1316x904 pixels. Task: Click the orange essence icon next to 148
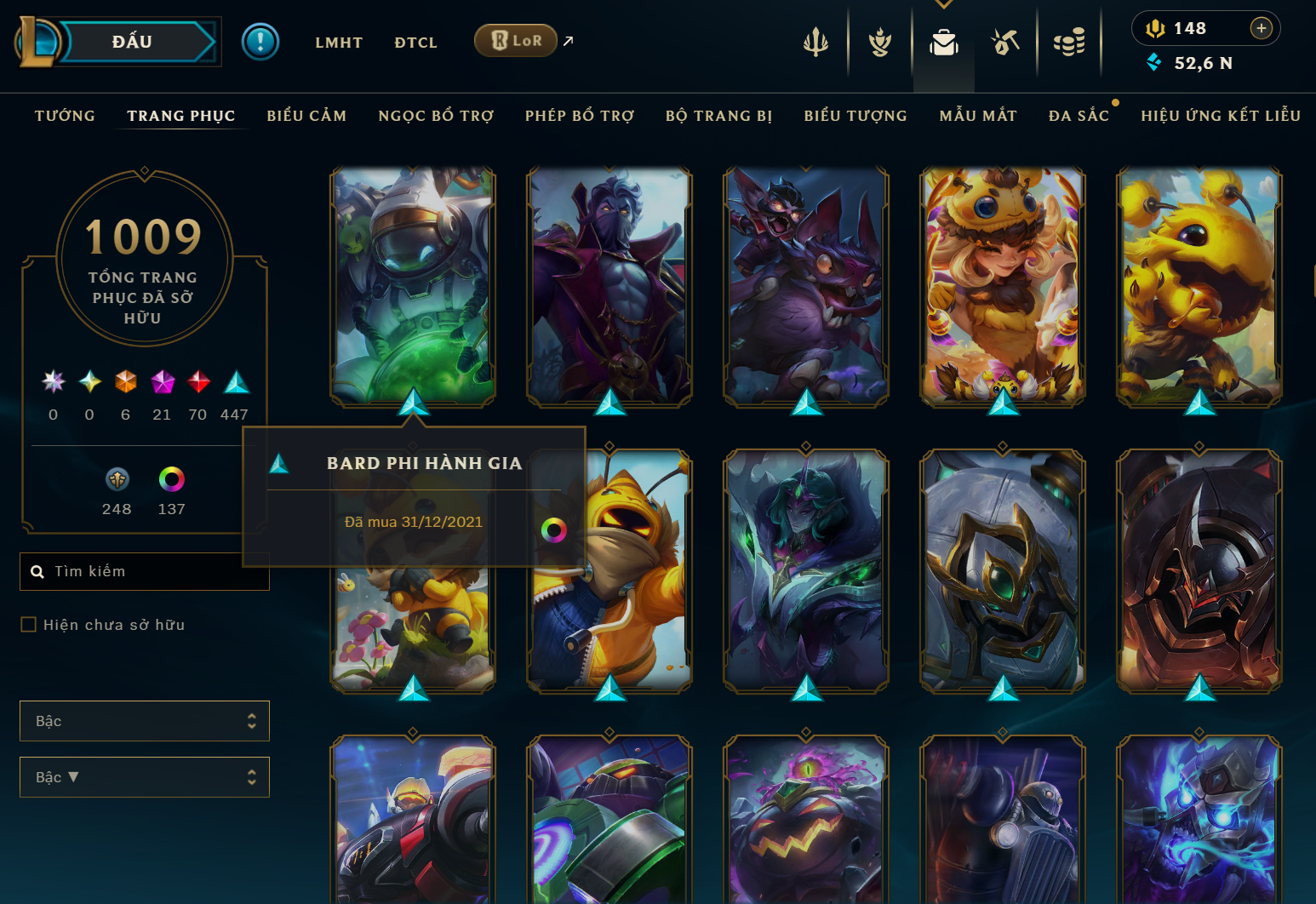[1158, 27]
